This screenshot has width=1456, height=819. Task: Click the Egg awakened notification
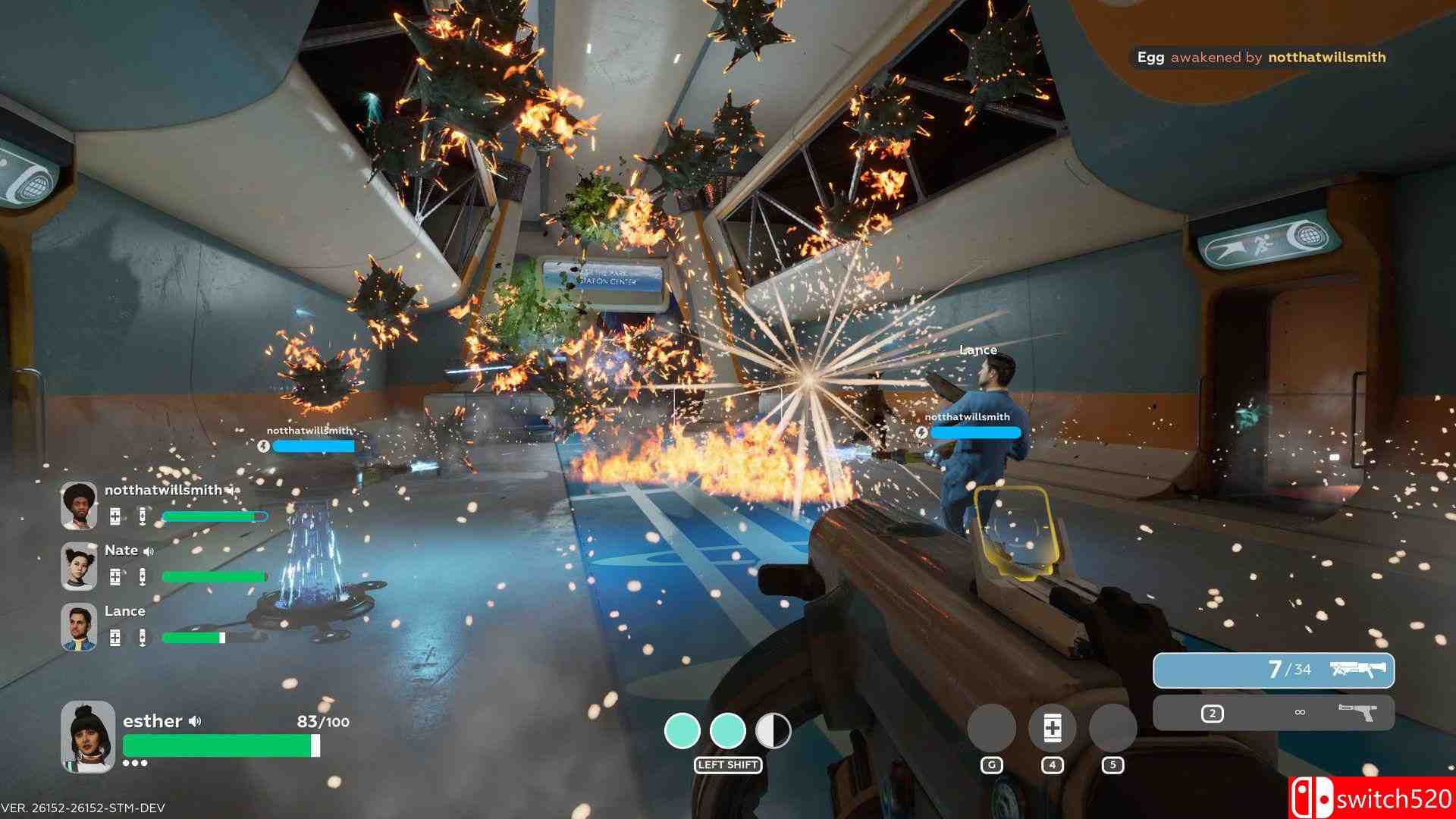1260,58
